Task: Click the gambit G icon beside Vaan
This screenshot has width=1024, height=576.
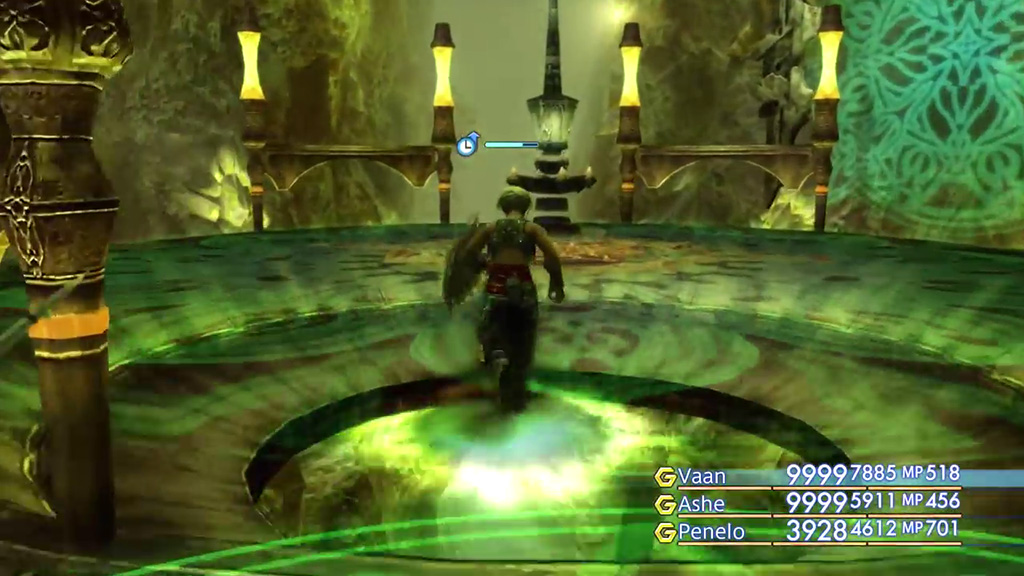Action: [x=665, y=477]
